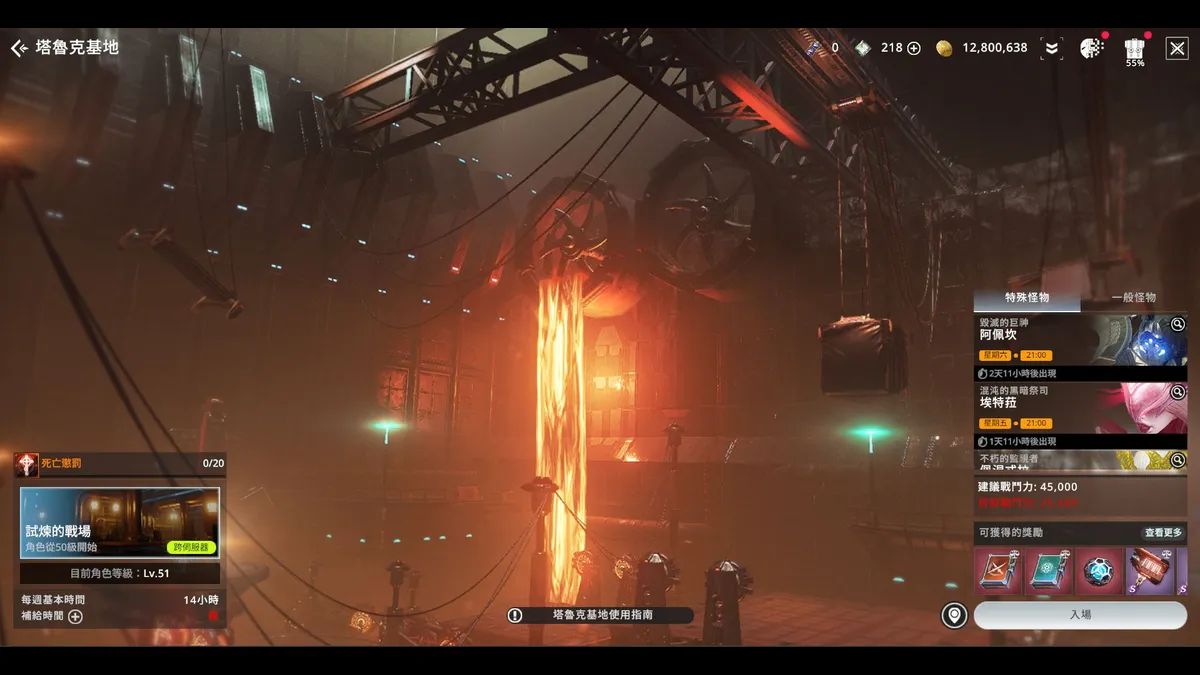Enter the dungeon with 入場 button
Viewport: 1200px width, 675px height.
click(x=1080, y=615)
